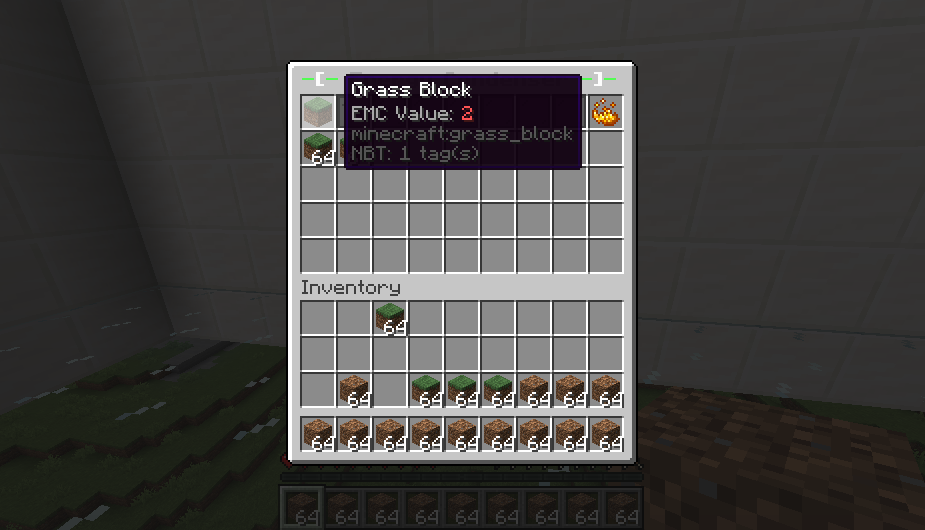Grab the dirt stack between two empty inventory slots

354,390
